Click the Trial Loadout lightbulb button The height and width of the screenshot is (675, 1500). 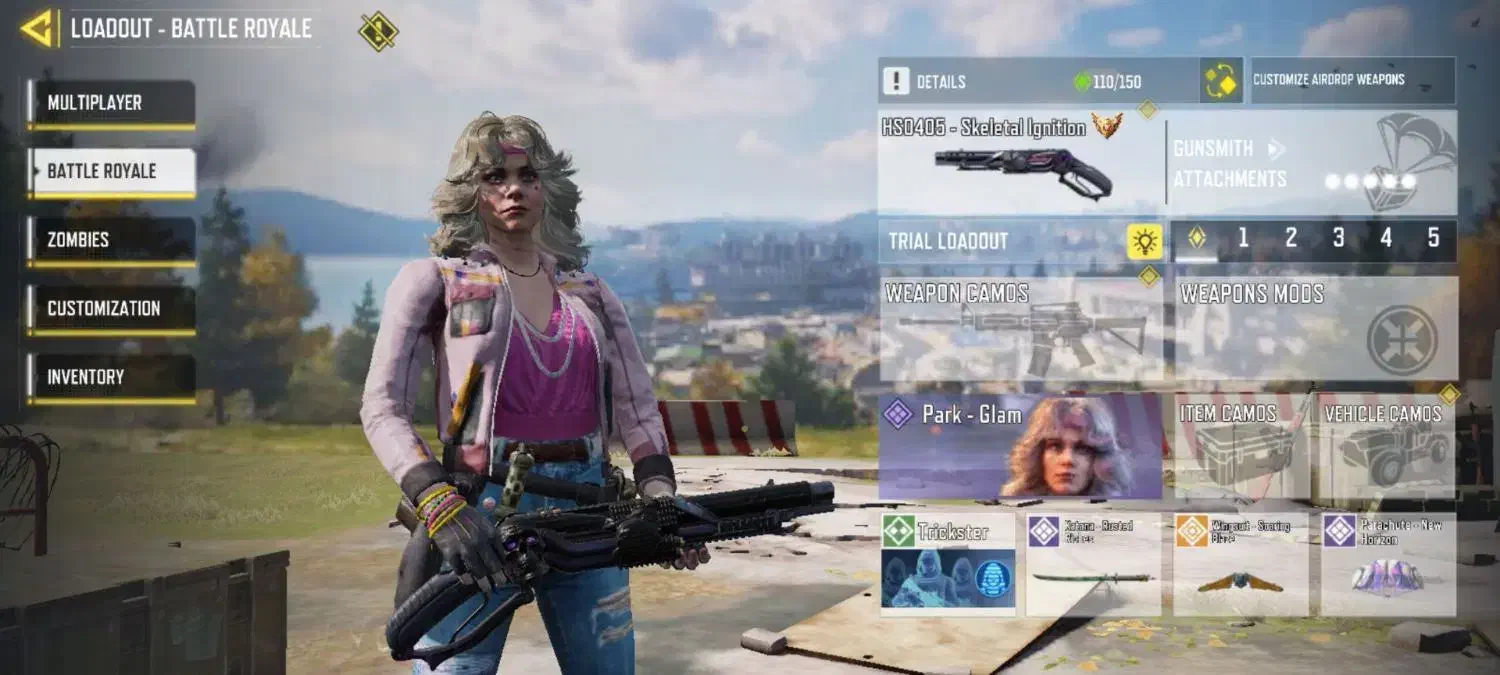coord(1144,241)
